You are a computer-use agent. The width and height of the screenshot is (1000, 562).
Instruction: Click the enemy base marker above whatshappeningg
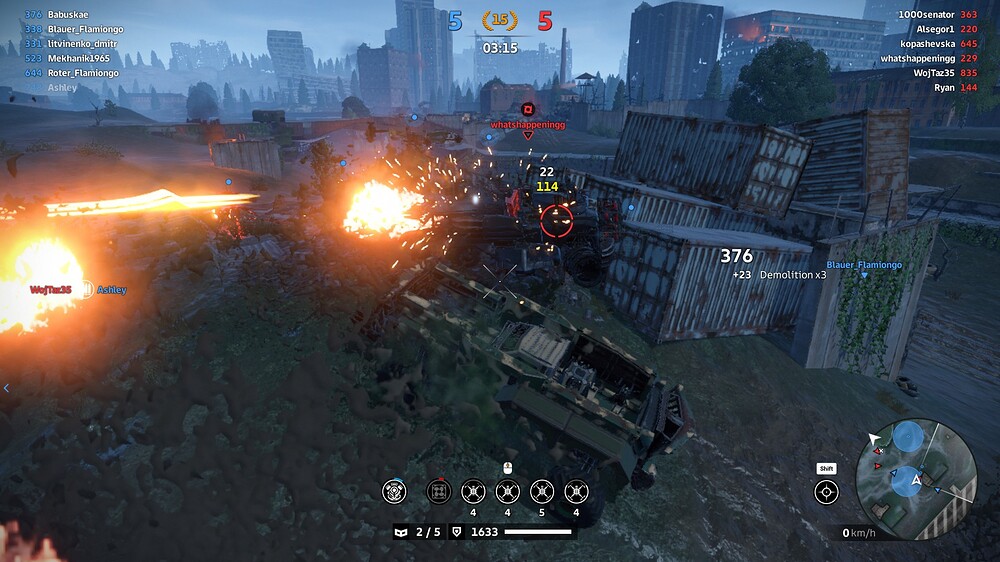[x=528, y=108]
